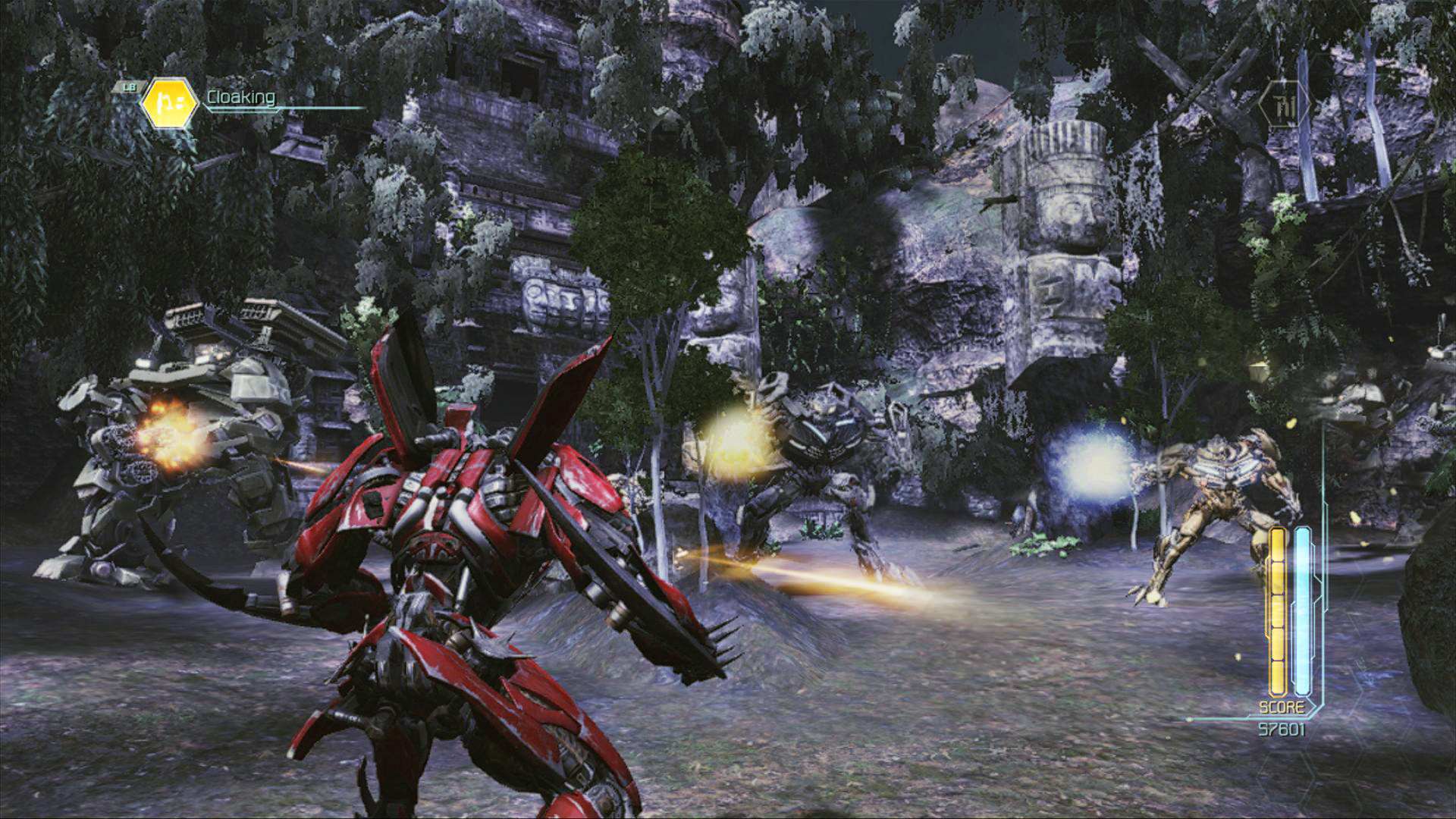Expand the left angle bracket of the weapon hexagon

coord(1260,103)
